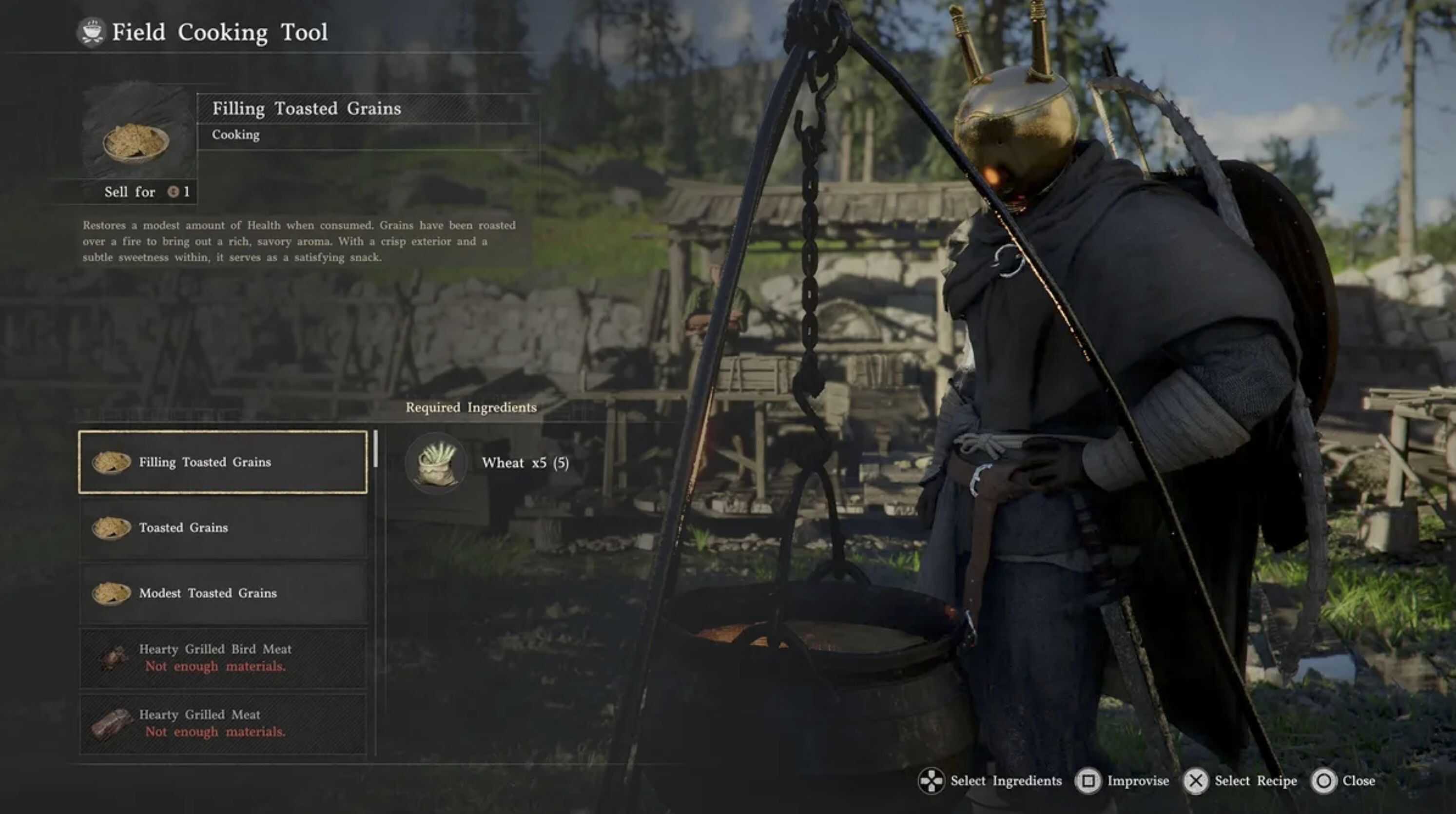
Task: Select the Filling Toasted Grains recipe
Action: (x=223, y=463)
